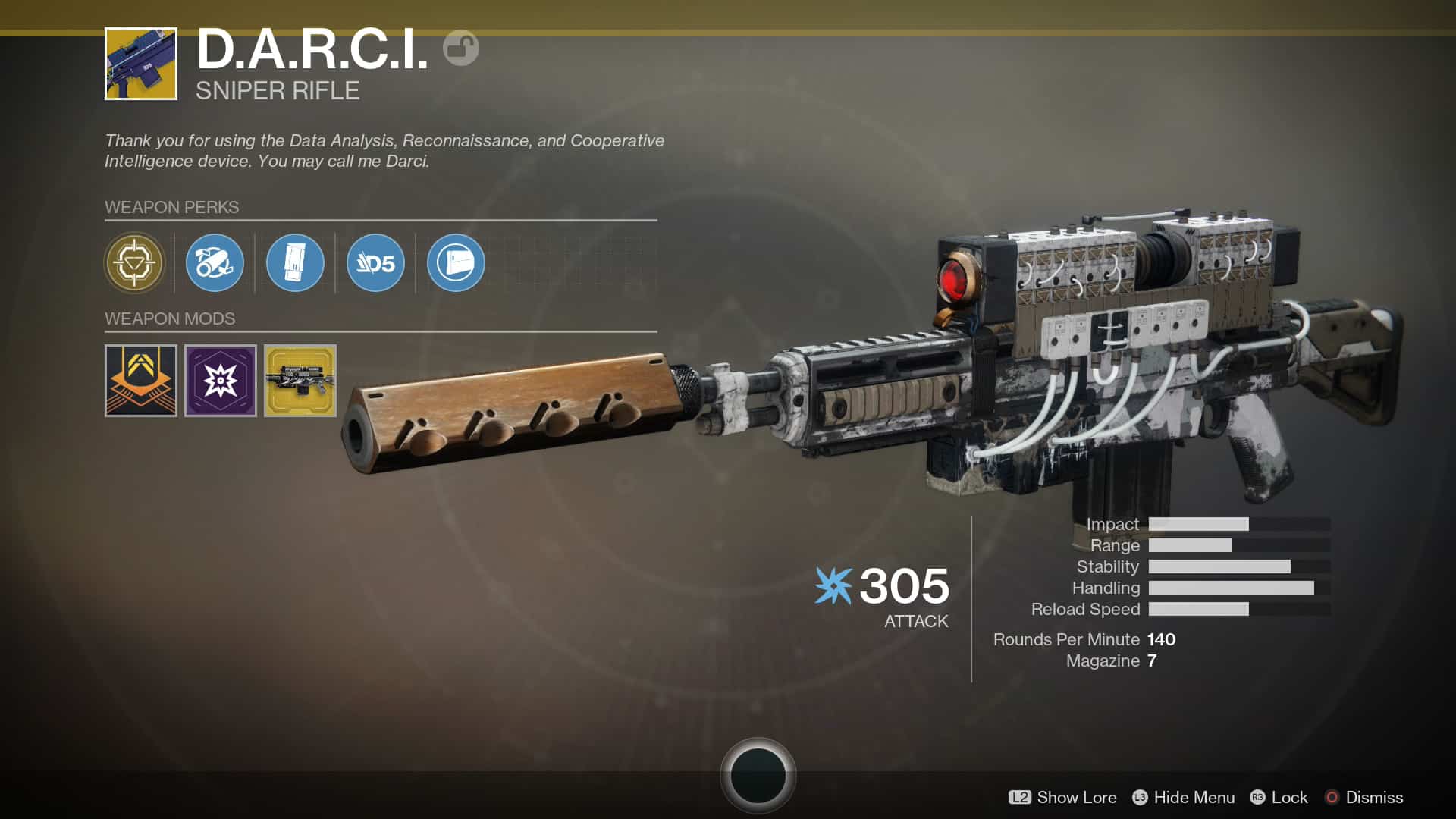Expand the Weapon Perks section header

click(171, 207)
